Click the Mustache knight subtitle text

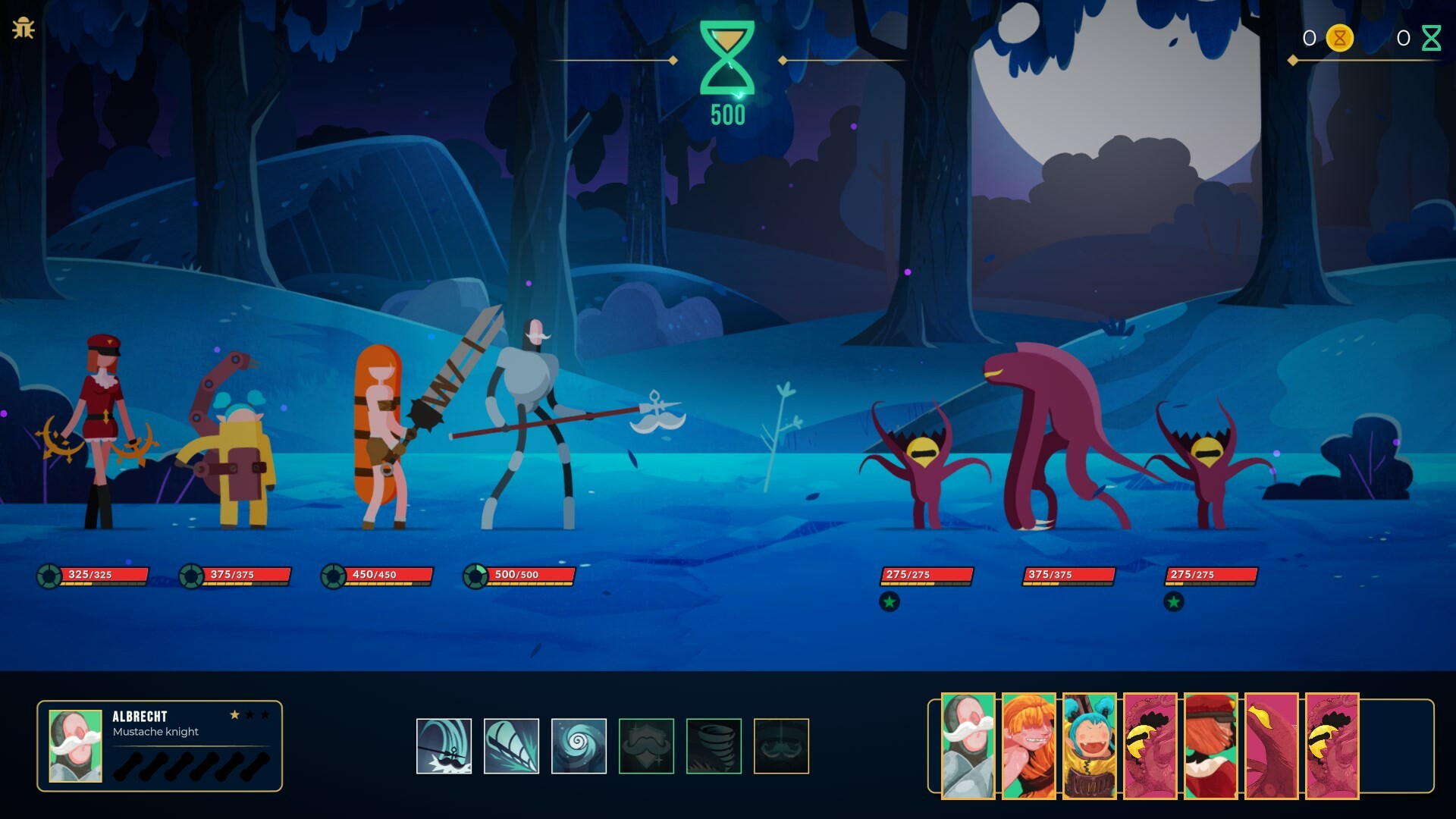(155, 732)
